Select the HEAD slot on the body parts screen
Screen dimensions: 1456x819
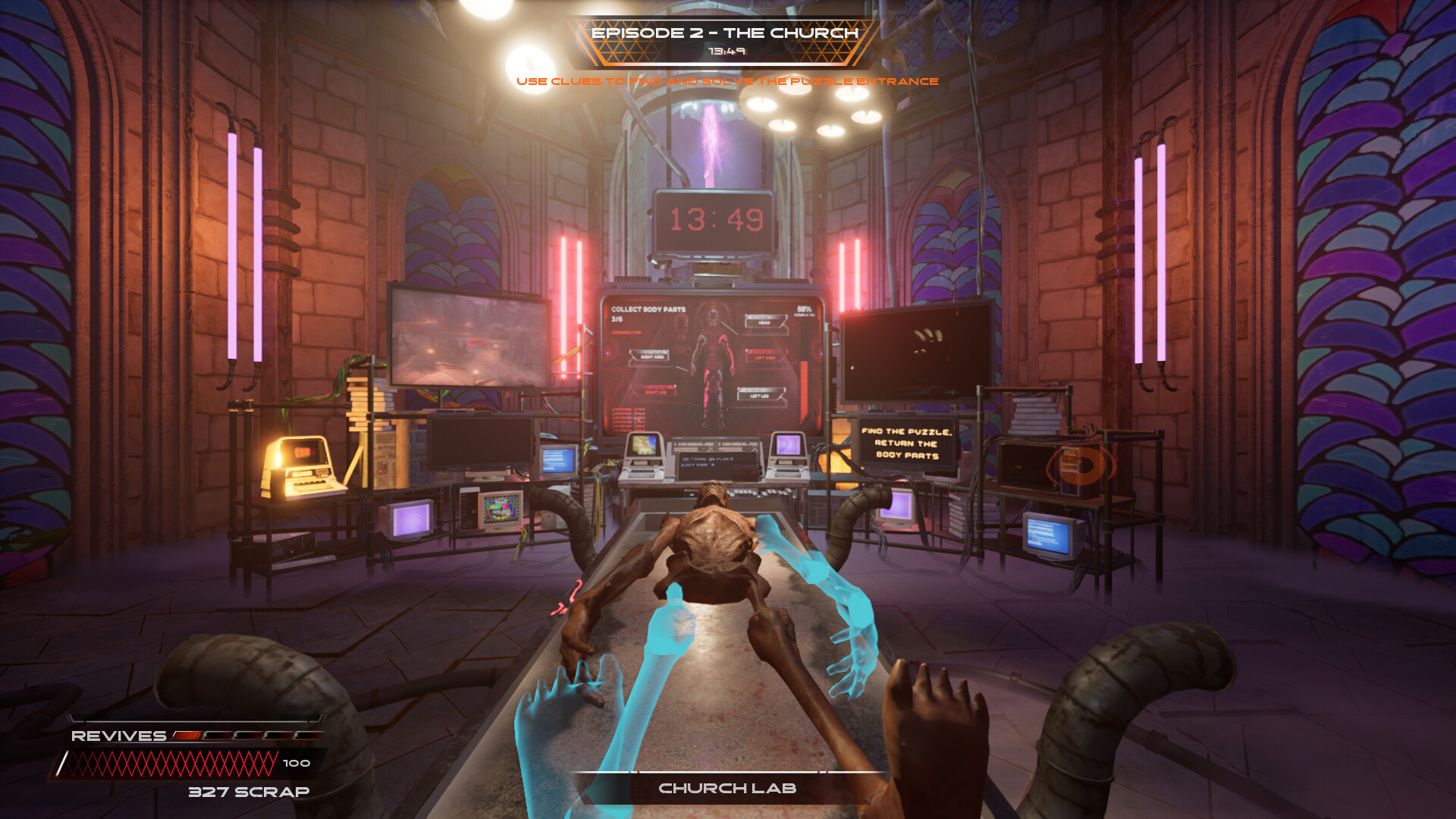click(x=764, y=323)
